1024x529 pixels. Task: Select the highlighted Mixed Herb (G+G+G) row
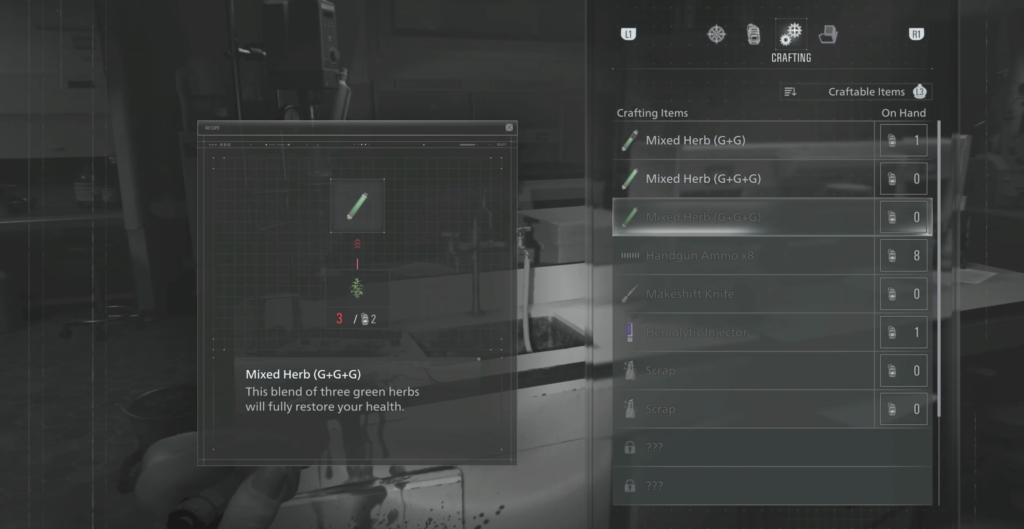[740, 217]
